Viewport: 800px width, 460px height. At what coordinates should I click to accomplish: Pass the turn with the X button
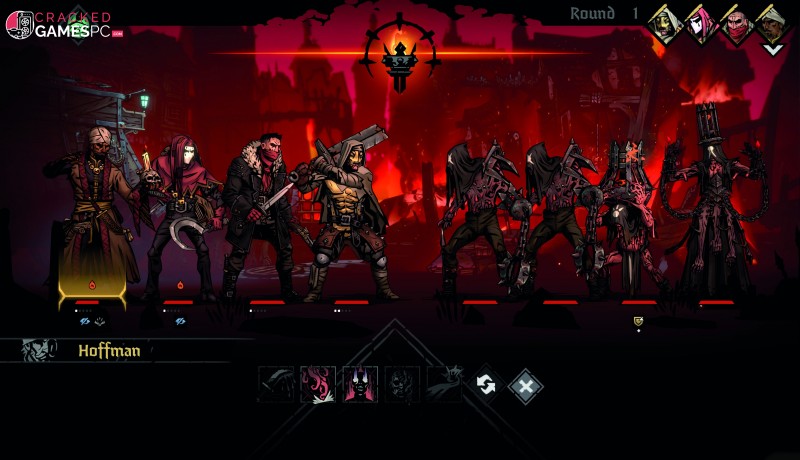pyautogui.click(x=526, y=385)
